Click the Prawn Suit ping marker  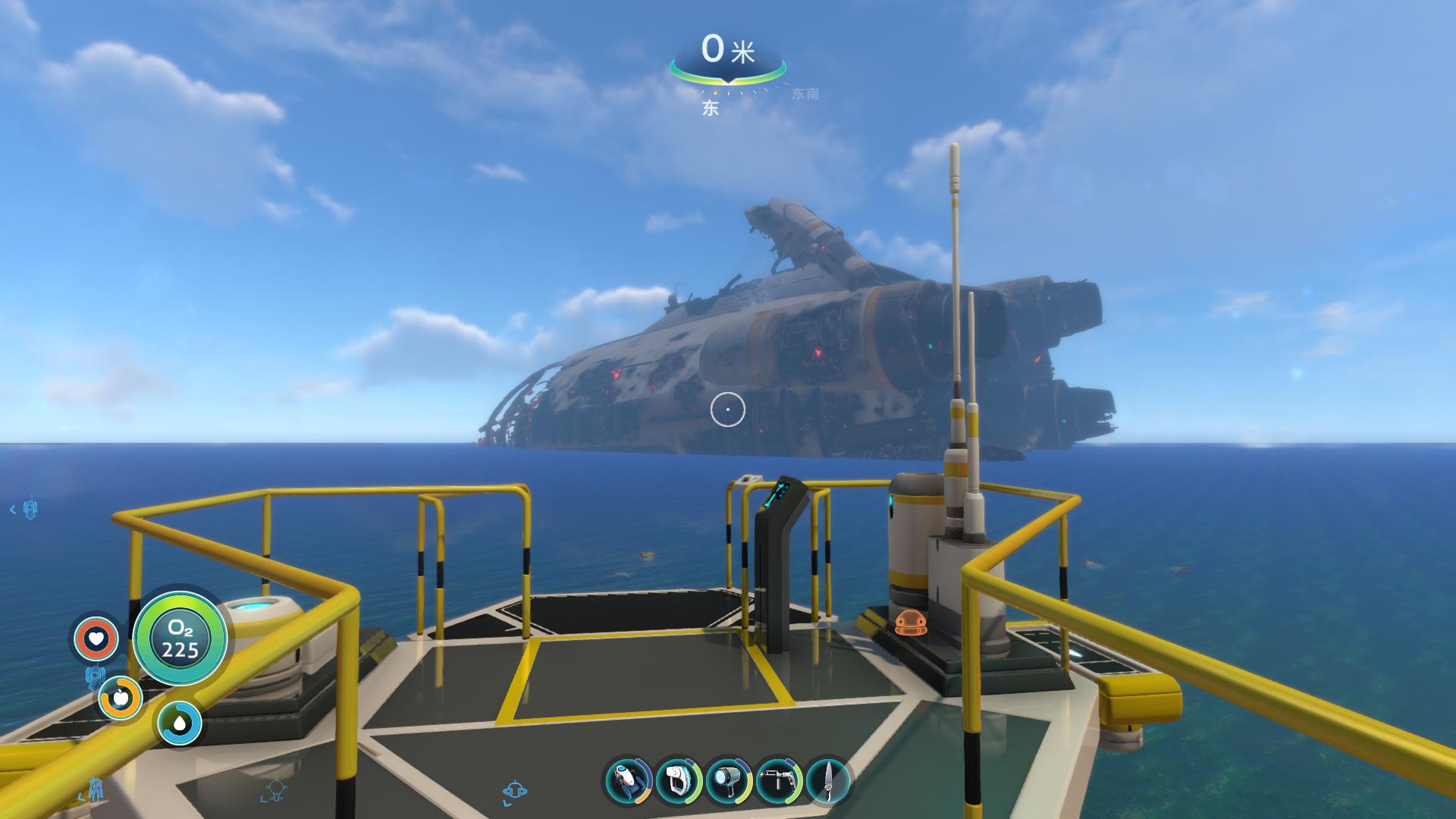(96, 789)
